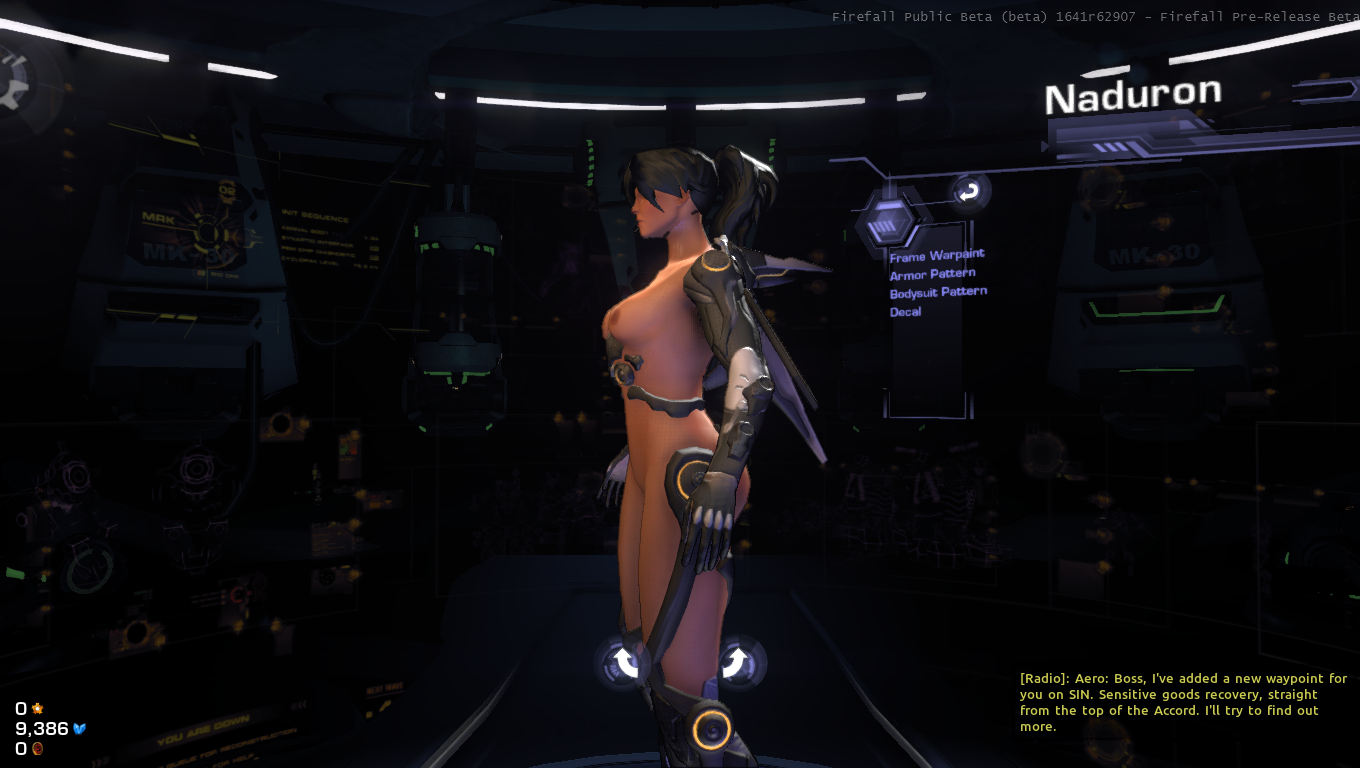Rotate character with left arrow button
Screen dimensions: 1360x768
(x=626, y=663)
